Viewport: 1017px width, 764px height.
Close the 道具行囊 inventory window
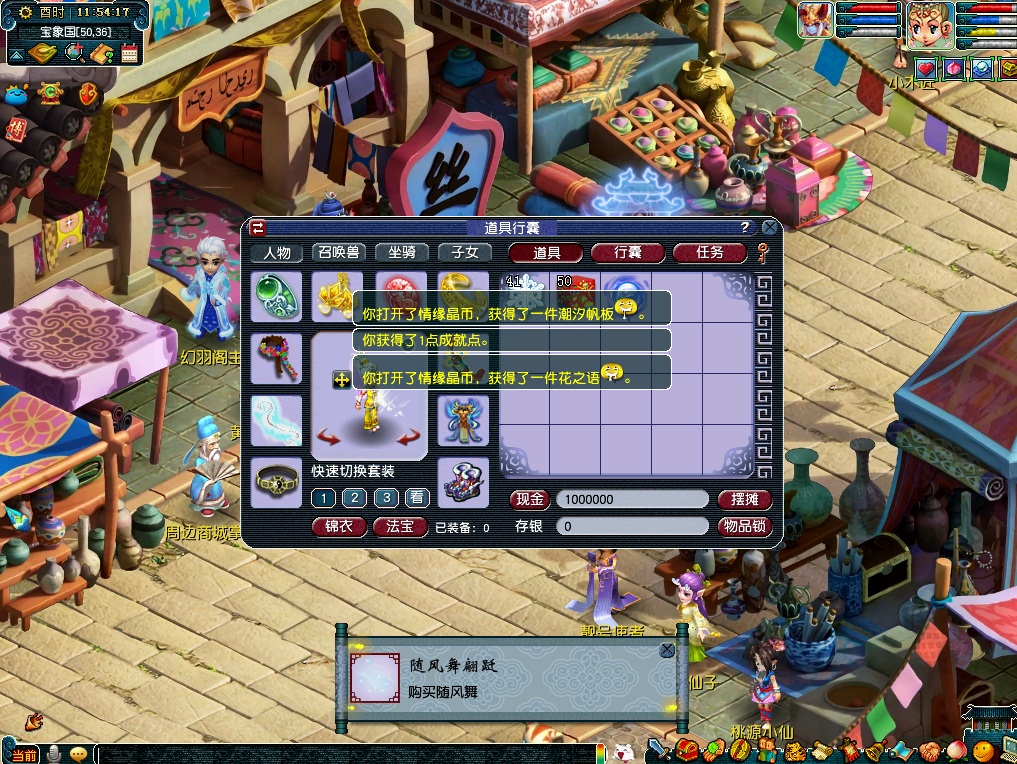point(769,228)
